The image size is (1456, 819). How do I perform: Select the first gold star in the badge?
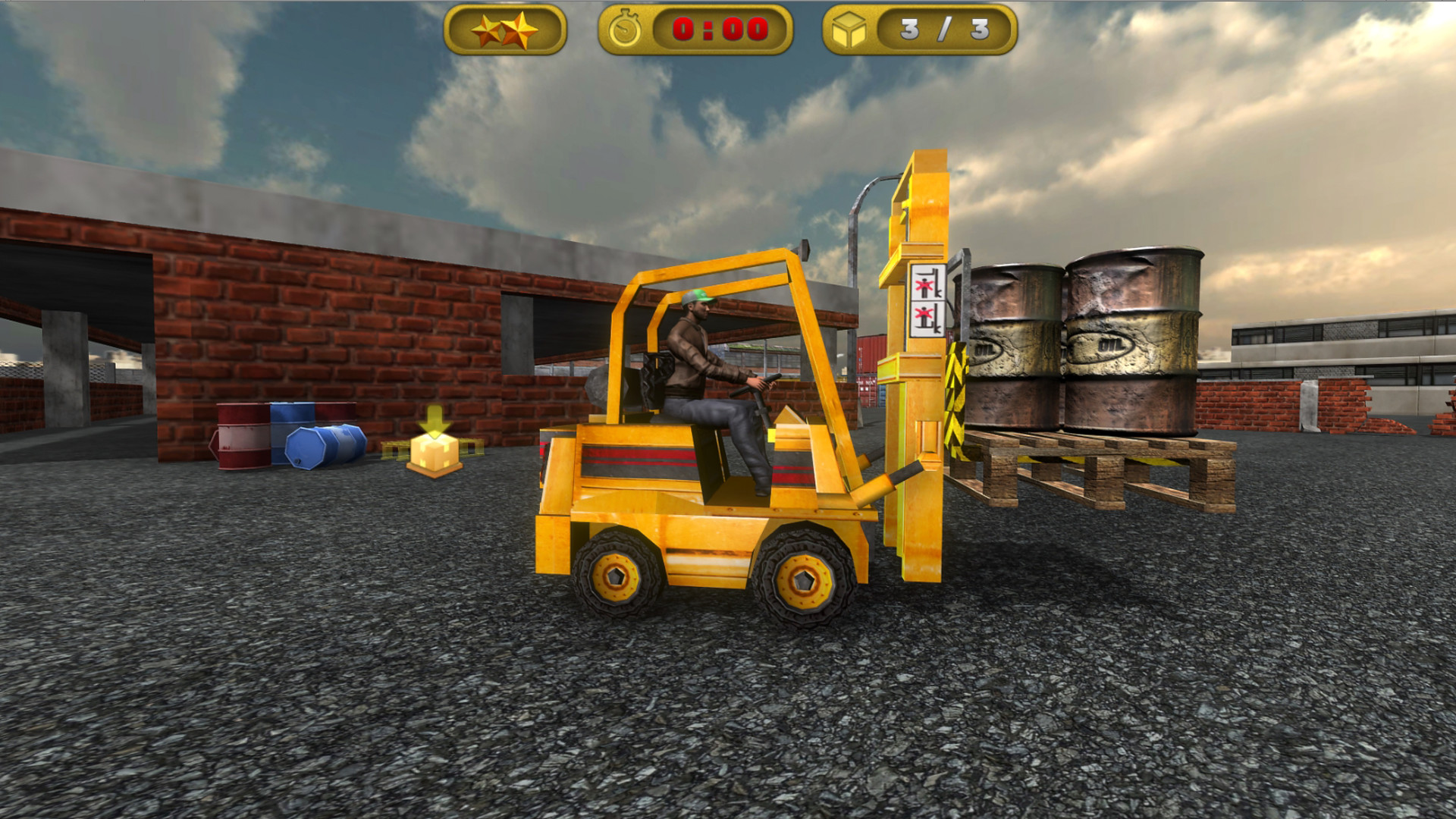pyautogui.click(x=488, y=30)
